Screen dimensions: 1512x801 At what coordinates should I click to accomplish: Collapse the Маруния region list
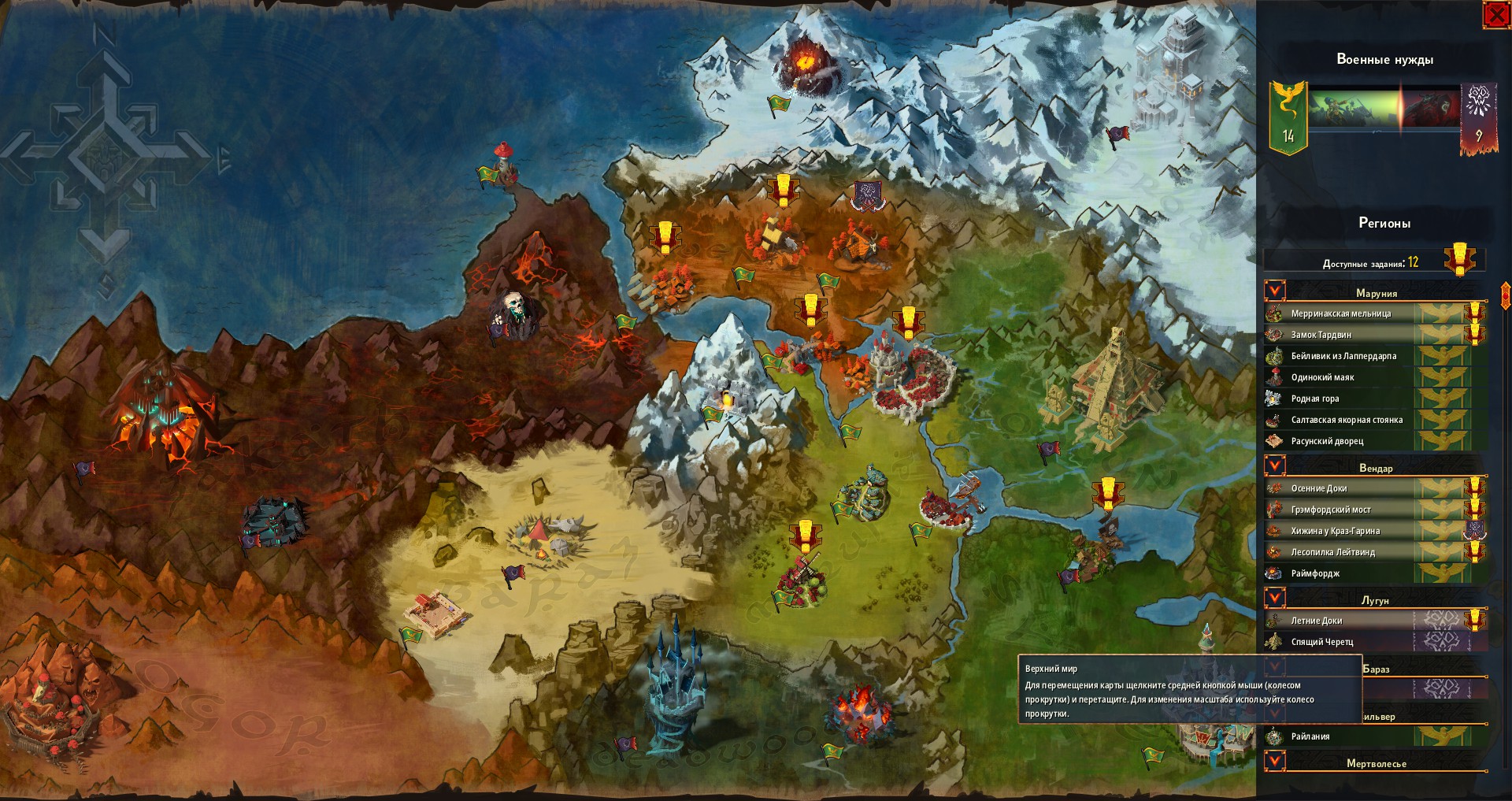[x=1275, y=291]
